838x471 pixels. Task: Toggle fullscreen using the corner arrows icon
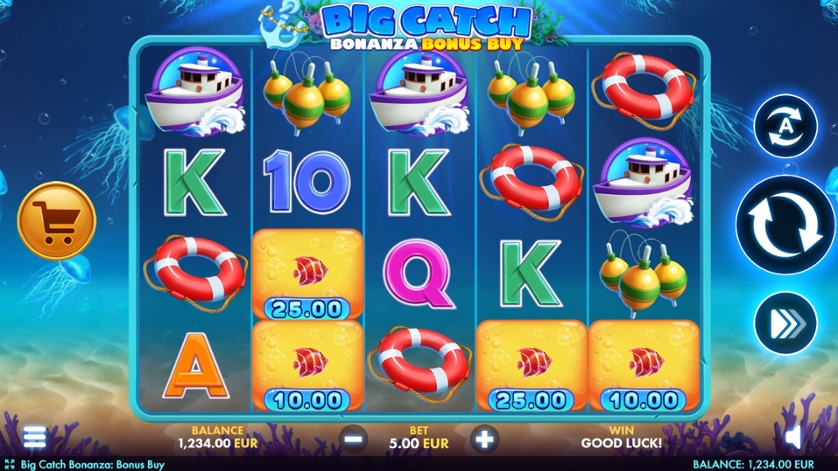point(9,464)
